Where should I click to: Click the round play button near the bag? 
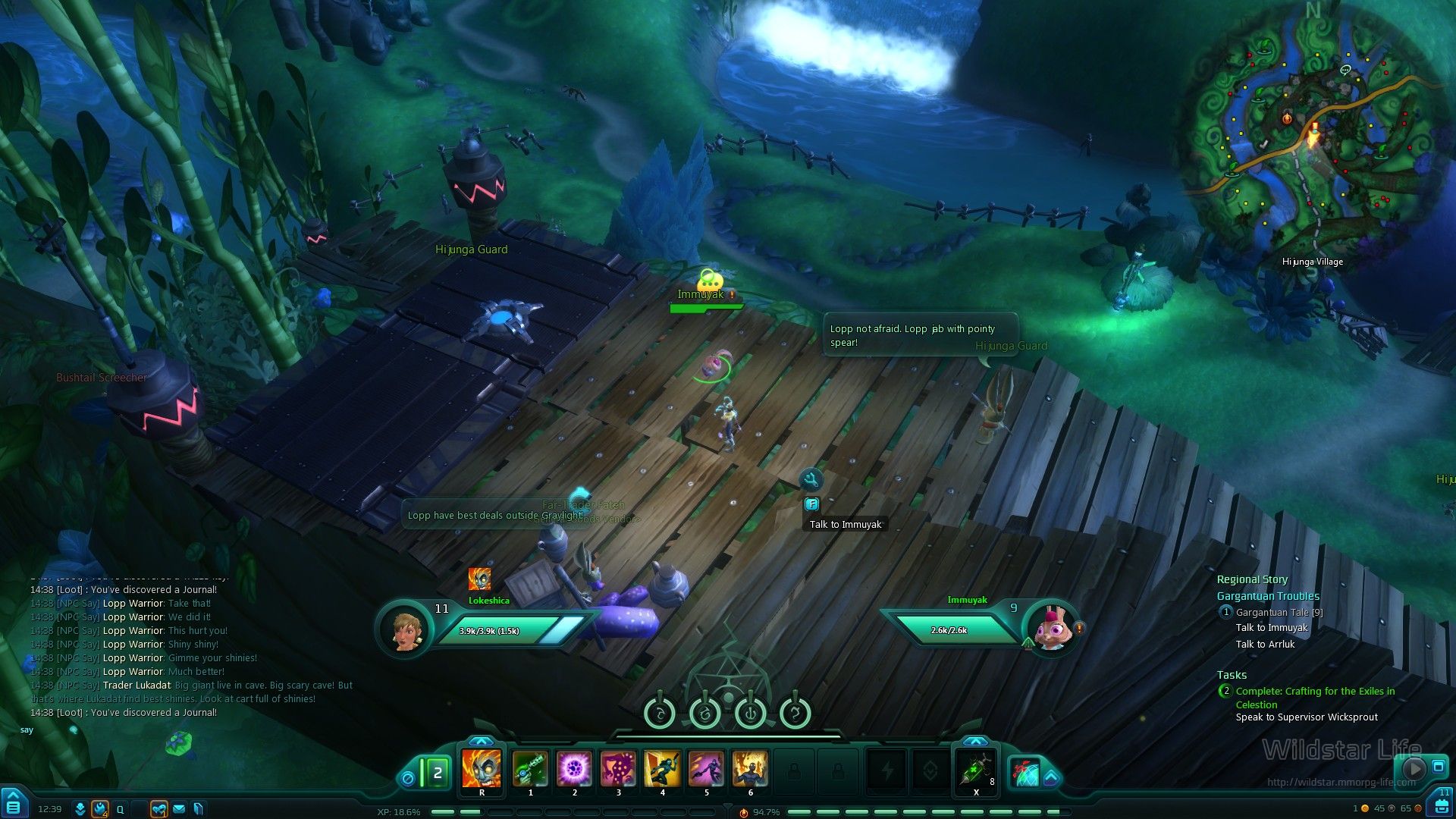click(1413, 767)
